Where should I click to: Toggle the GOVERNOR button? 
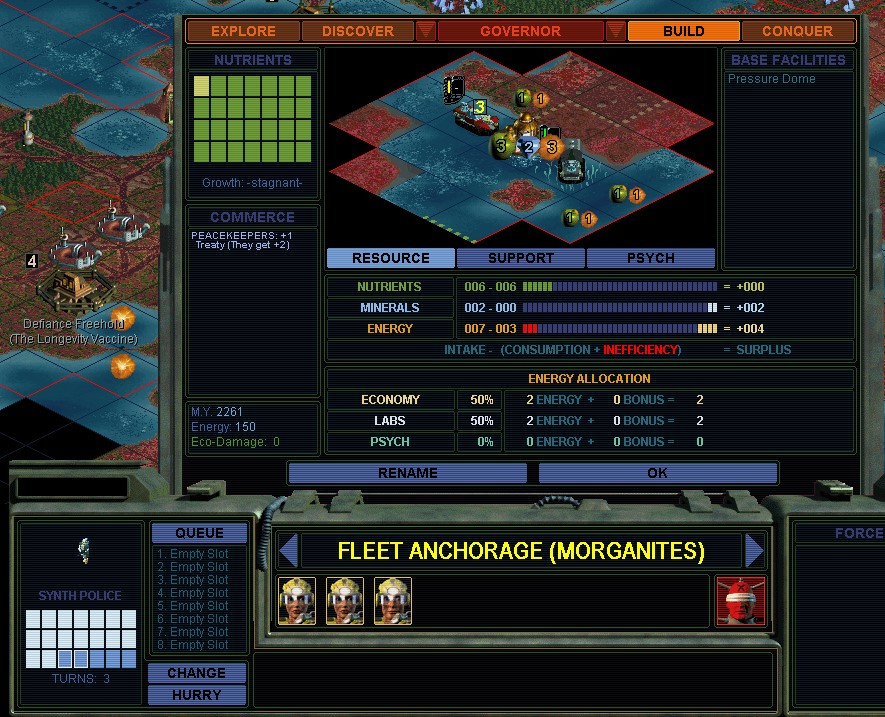tap(520, 31)
